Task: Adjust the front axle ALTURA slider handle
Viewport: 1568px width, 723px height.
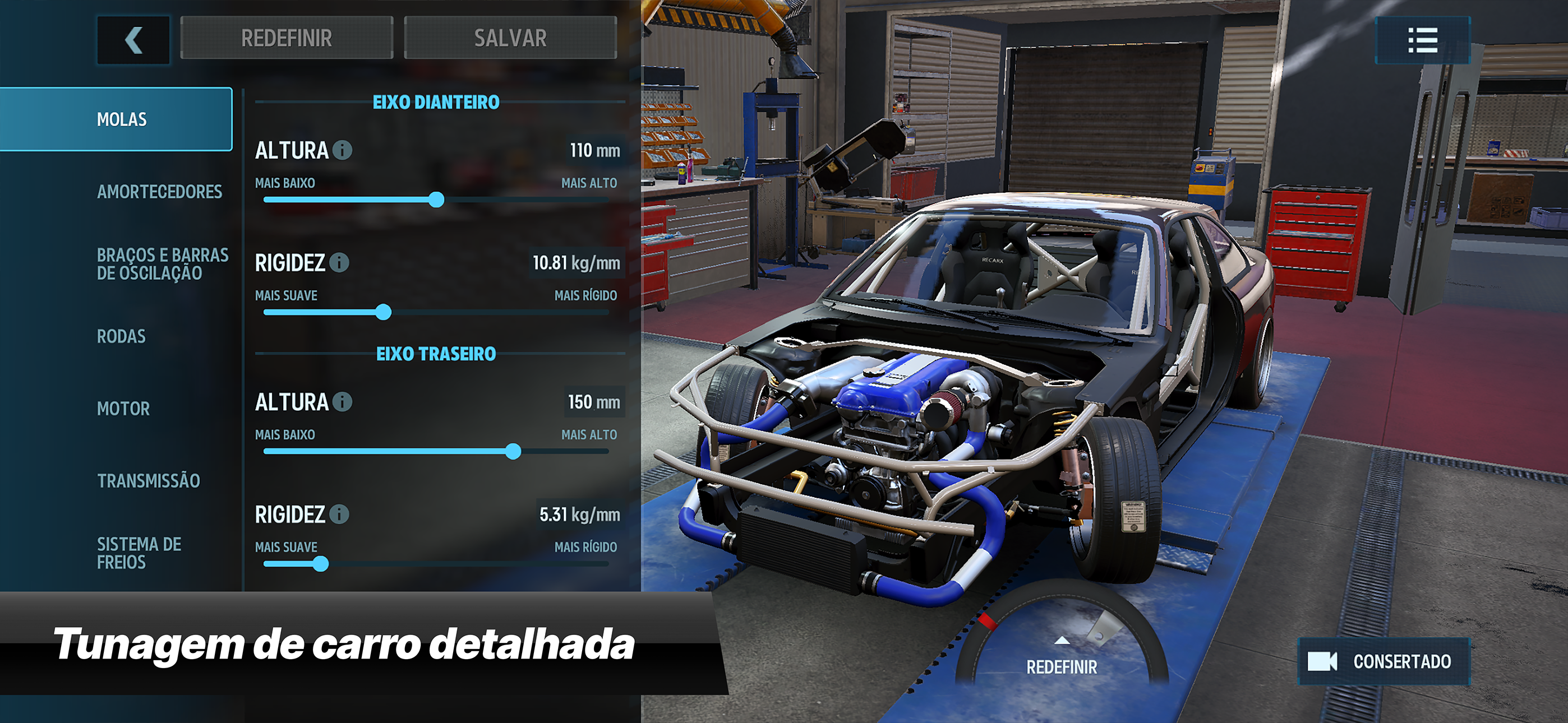Action: 437,198
